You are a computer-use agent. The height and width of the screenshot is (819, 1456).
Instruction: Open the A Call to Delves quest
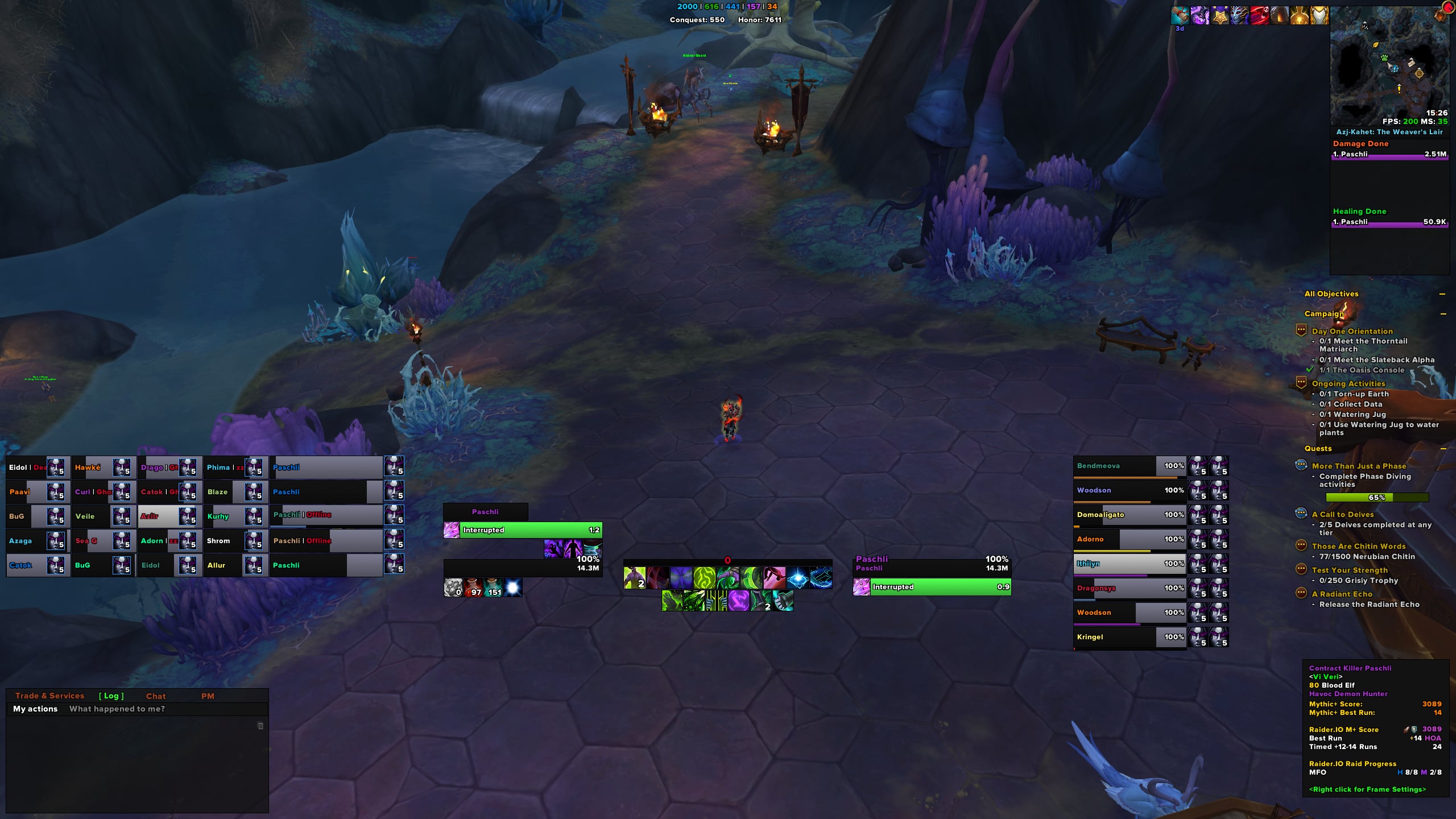(x=1346, y=514)
